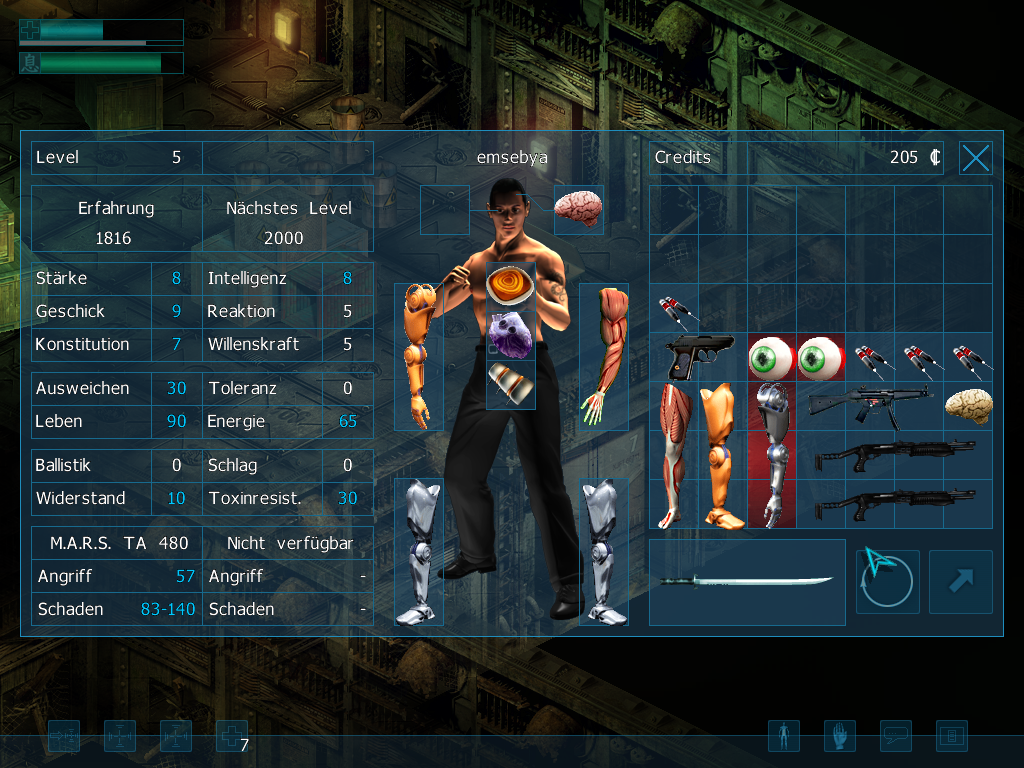Viewport: 1024px width, 768px height.
Task: Click the purple heart implant slot
Action: (x=510, y=334)
